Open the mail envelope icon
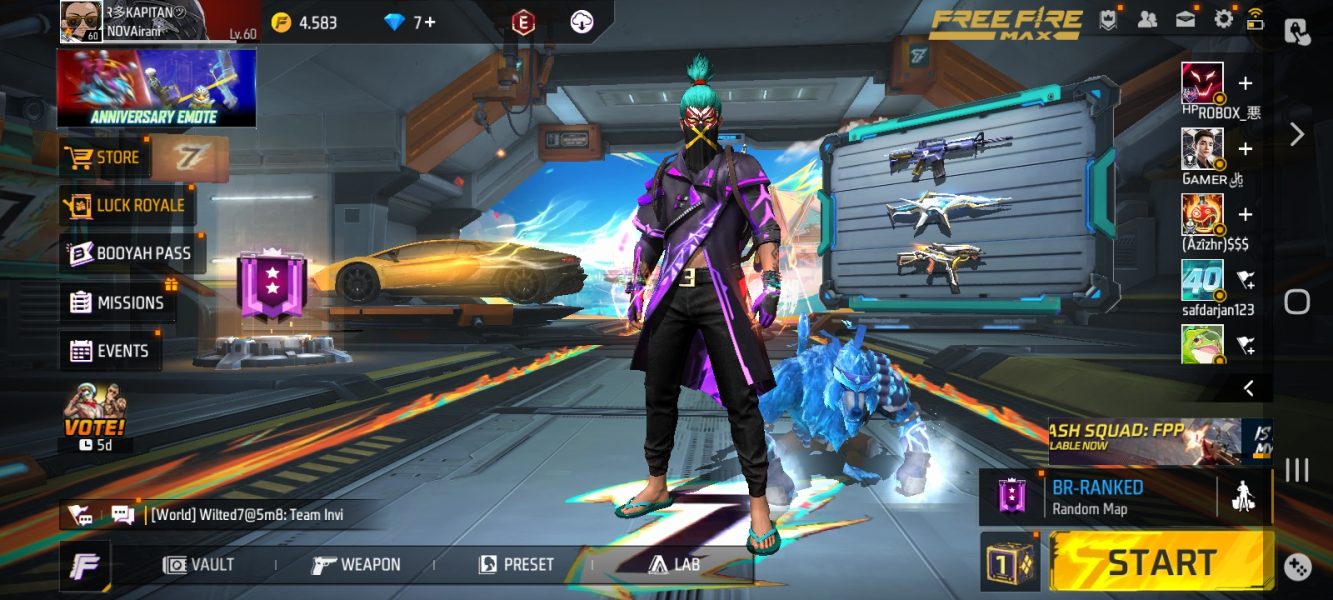This screenshot has width=1333, height=600. [1185, 19]
